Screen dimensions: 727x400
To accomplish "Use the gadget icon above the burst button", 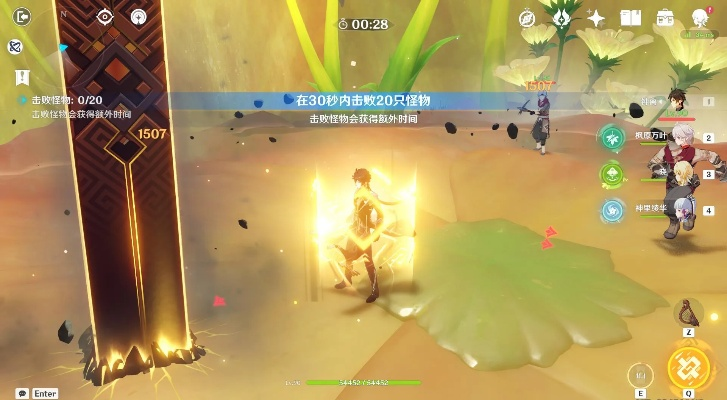I will [x=688, y=312].
